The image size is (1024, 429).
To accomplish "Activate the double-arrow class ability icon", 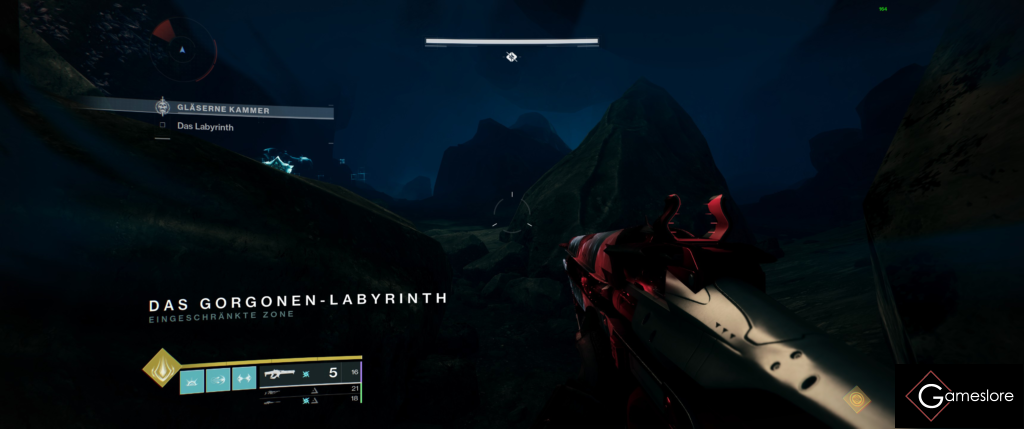I will point(244,379).
